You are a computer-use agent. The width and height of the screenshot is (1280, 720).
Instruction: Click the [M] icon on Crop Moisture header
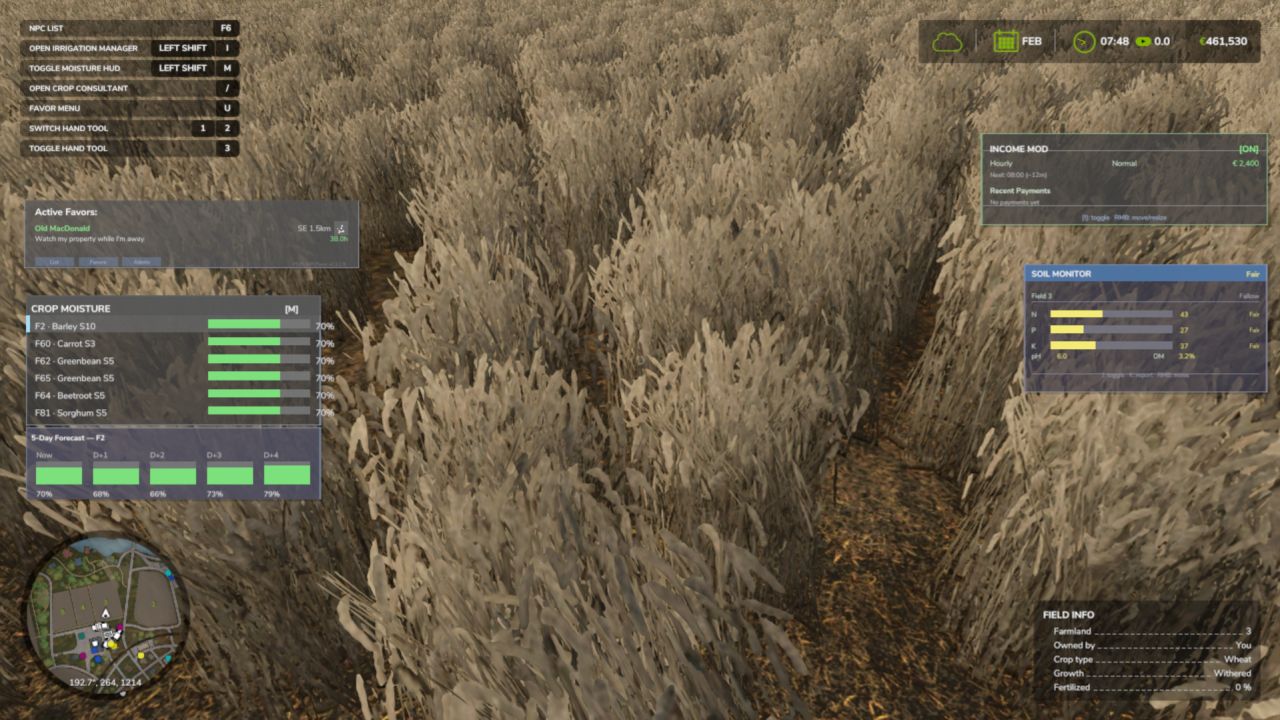pyautogui.click(x=293, y=308)
